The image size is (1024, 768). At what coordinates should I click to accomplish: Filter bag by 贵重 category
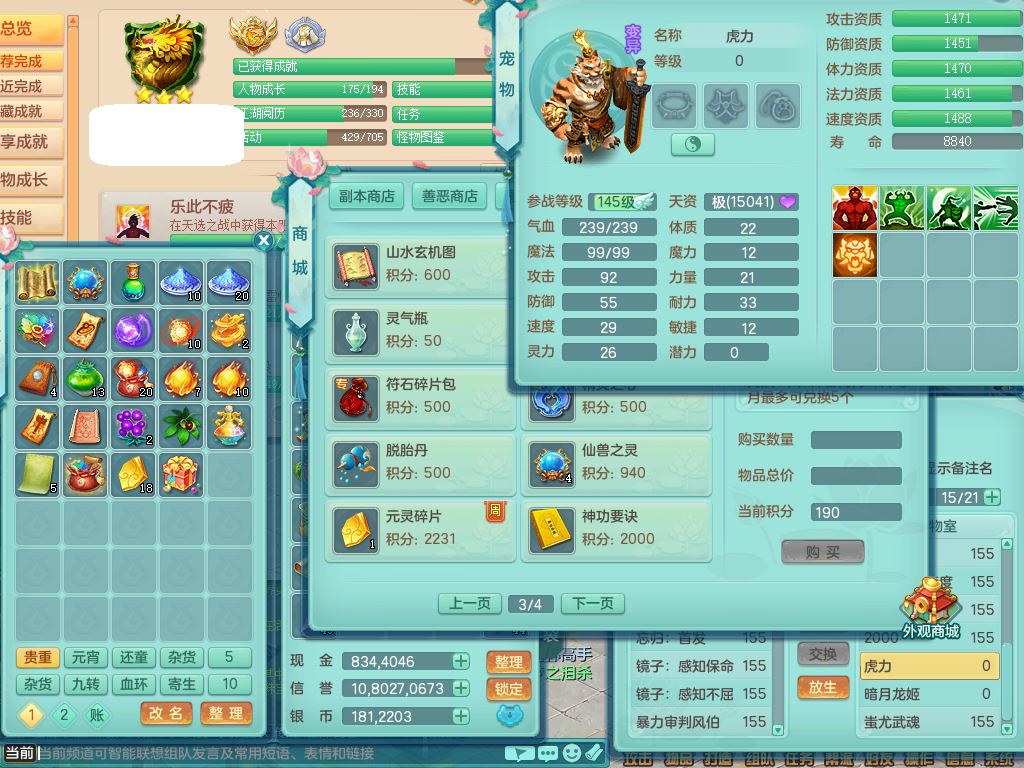coord(38,657)
